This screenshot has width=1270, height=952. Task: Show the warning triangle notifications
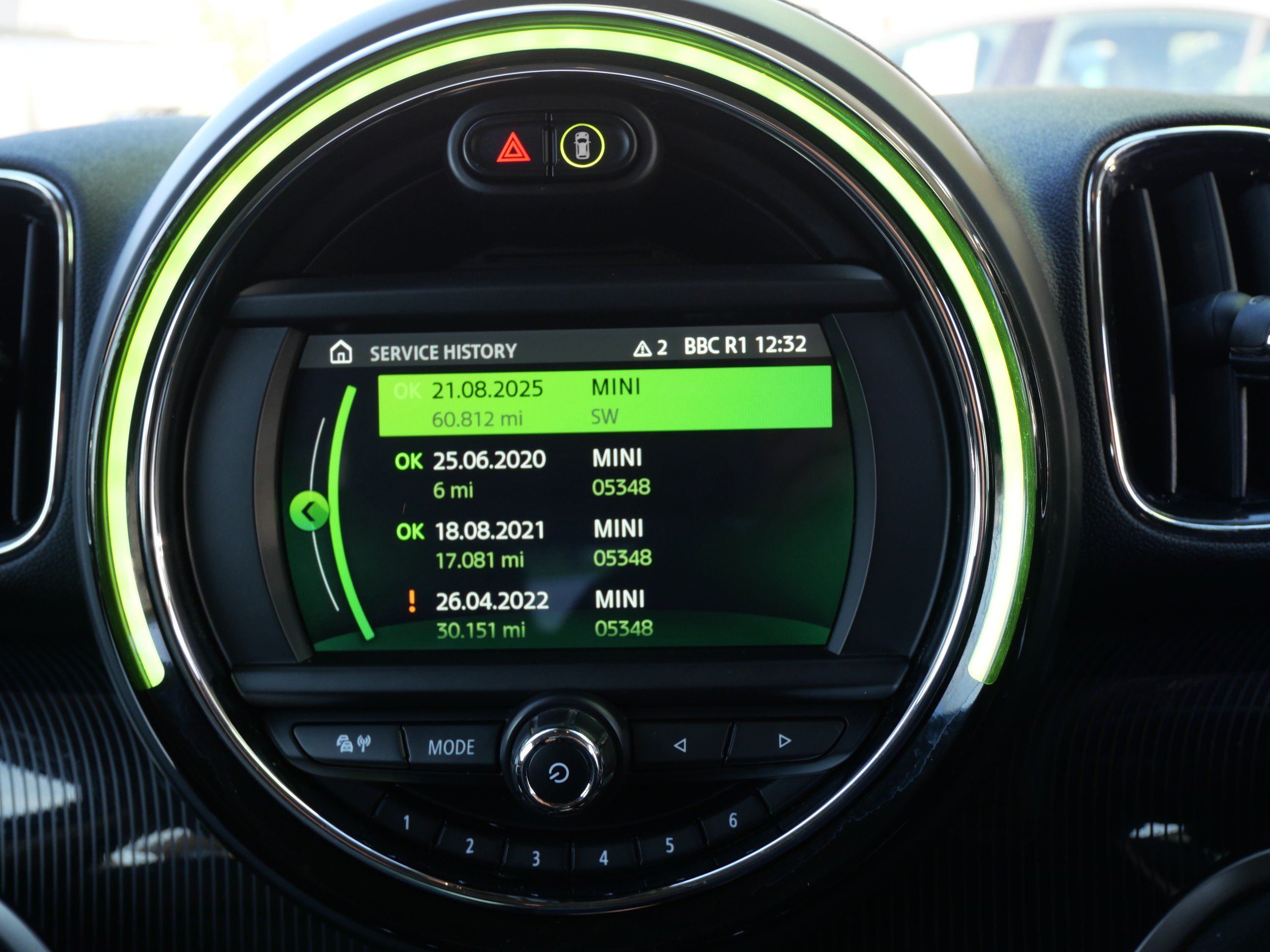(x=649, y=348)
